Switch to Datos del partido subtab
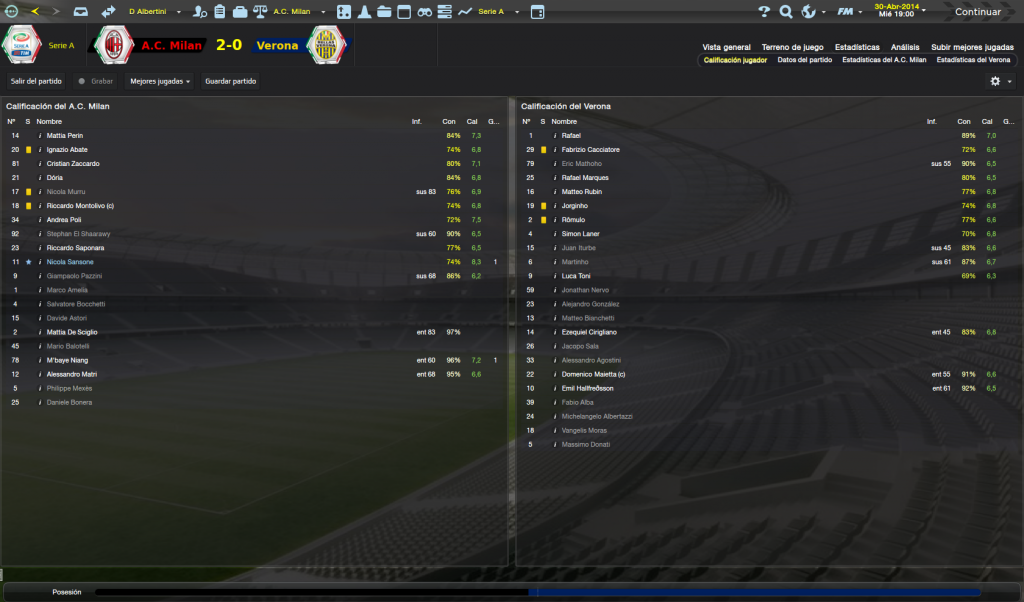 [x=804, y=60]
